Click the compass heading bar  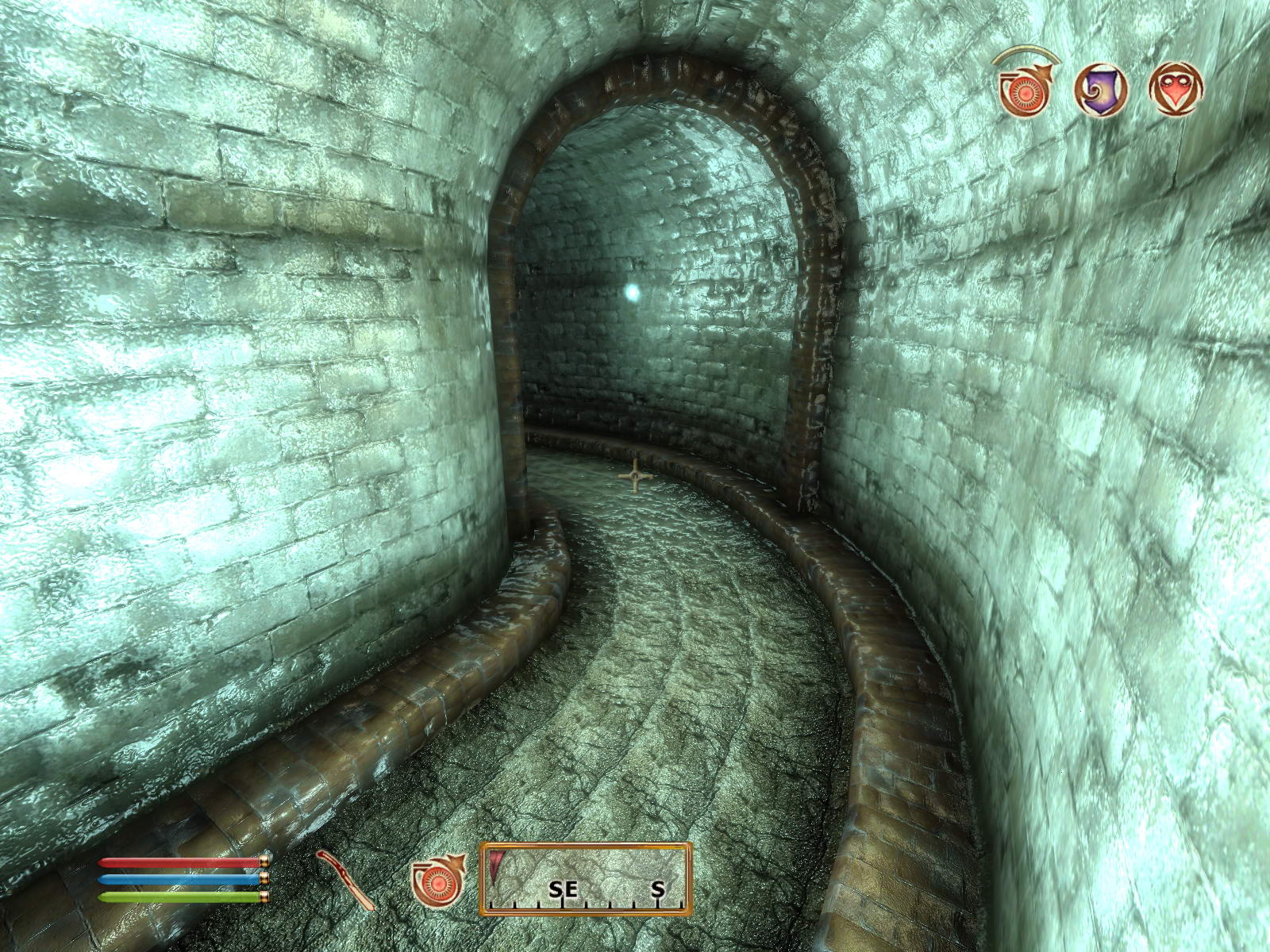tap(586, 880)
